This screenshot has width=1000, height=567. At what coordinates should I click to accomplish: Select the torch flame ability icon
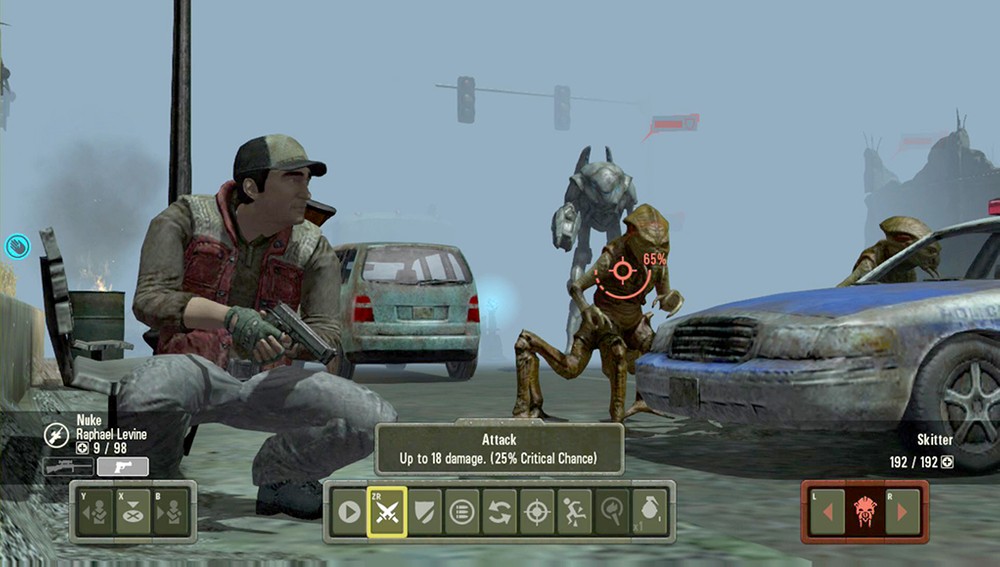coord(612,512)
